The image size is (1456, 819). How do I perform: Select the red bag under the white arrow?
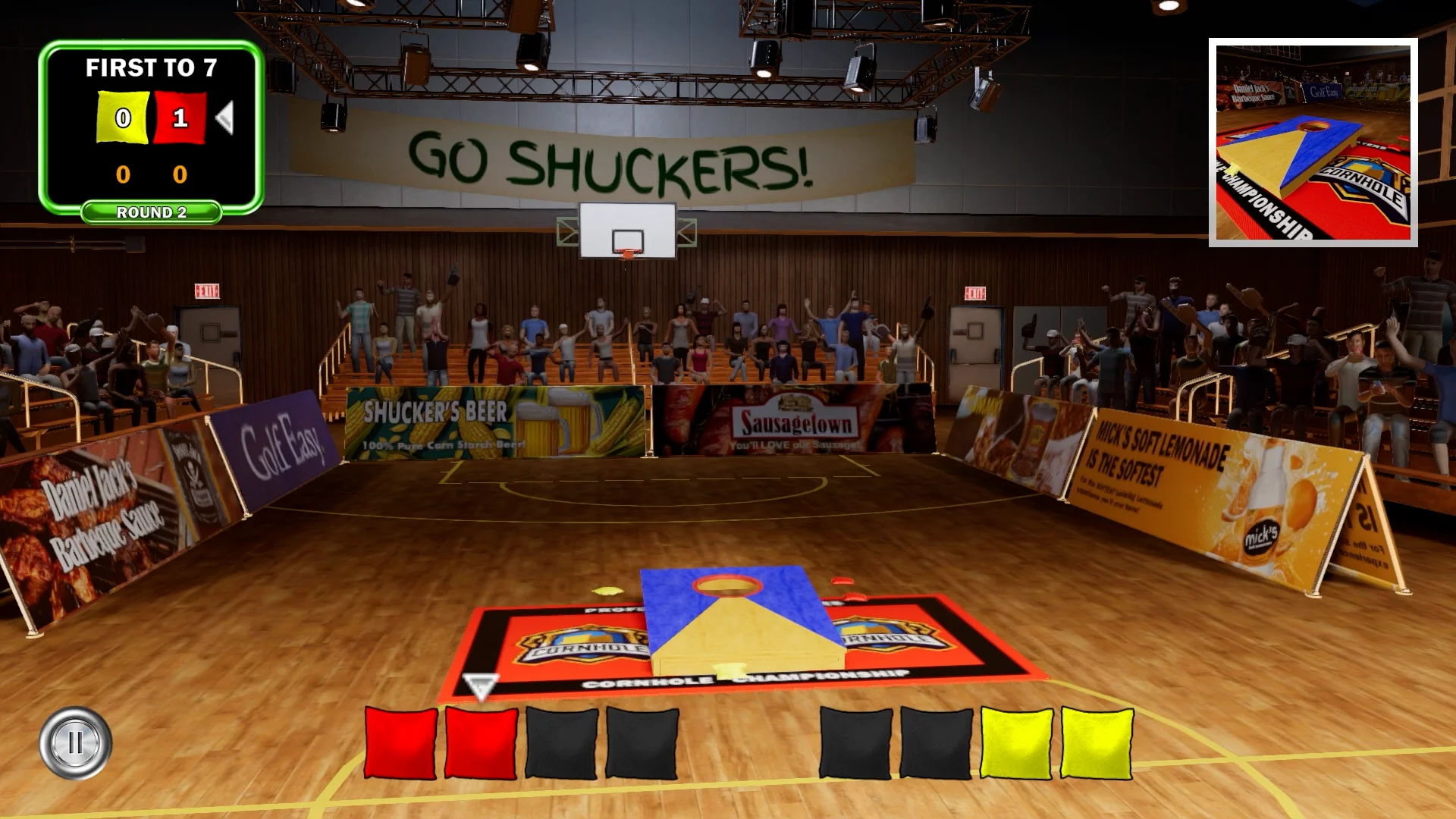point(481,743)
